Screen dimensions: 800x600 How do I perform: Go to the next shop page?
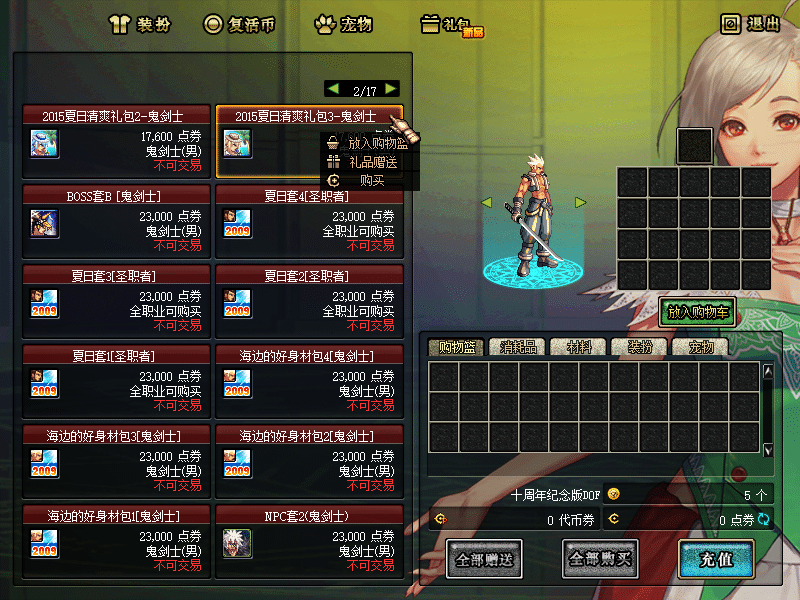(x=391, y=89)
